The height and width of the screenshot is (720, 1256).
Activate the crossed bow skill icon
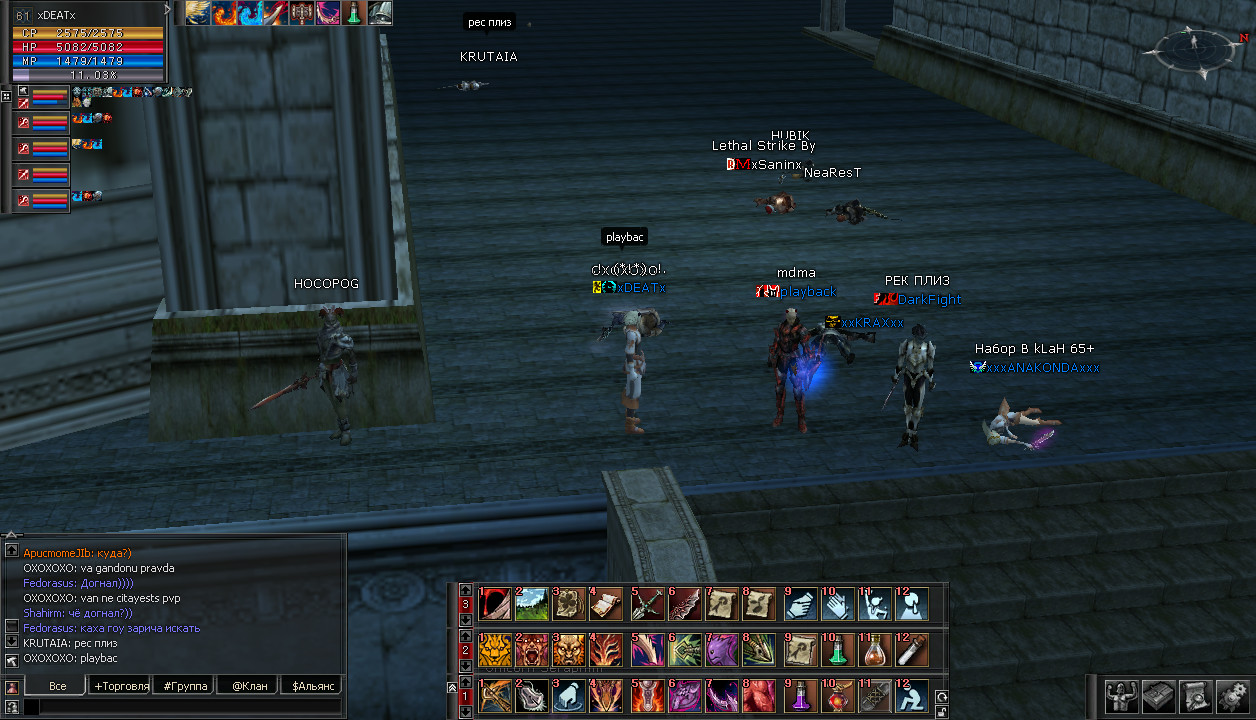pos(494,695)
